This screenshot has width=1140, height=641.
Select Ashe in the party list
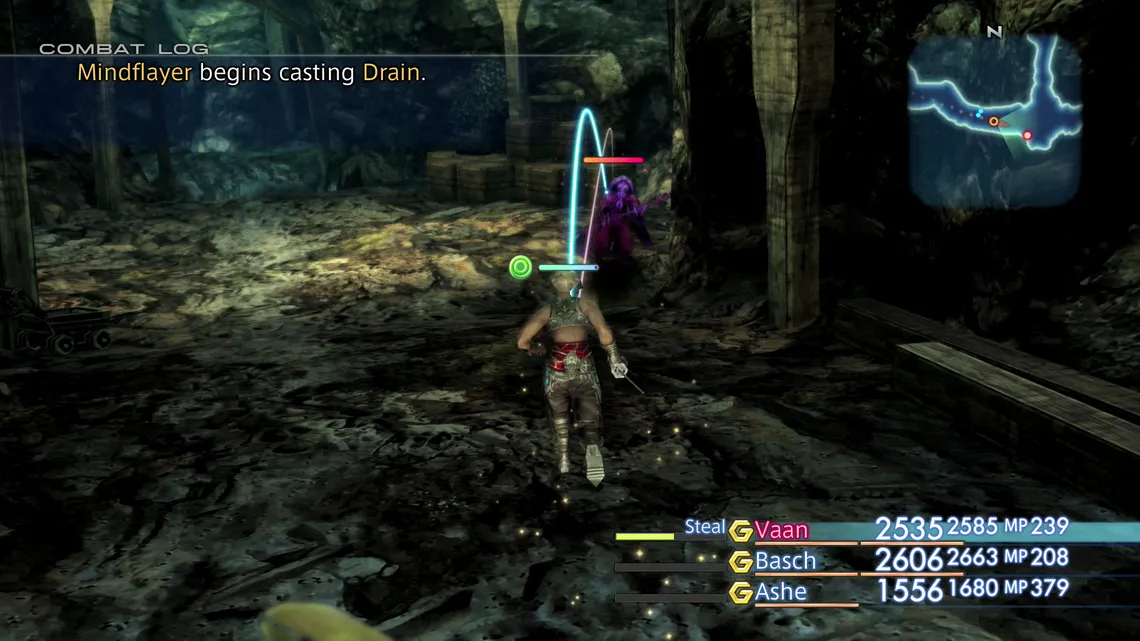[781, 592]
